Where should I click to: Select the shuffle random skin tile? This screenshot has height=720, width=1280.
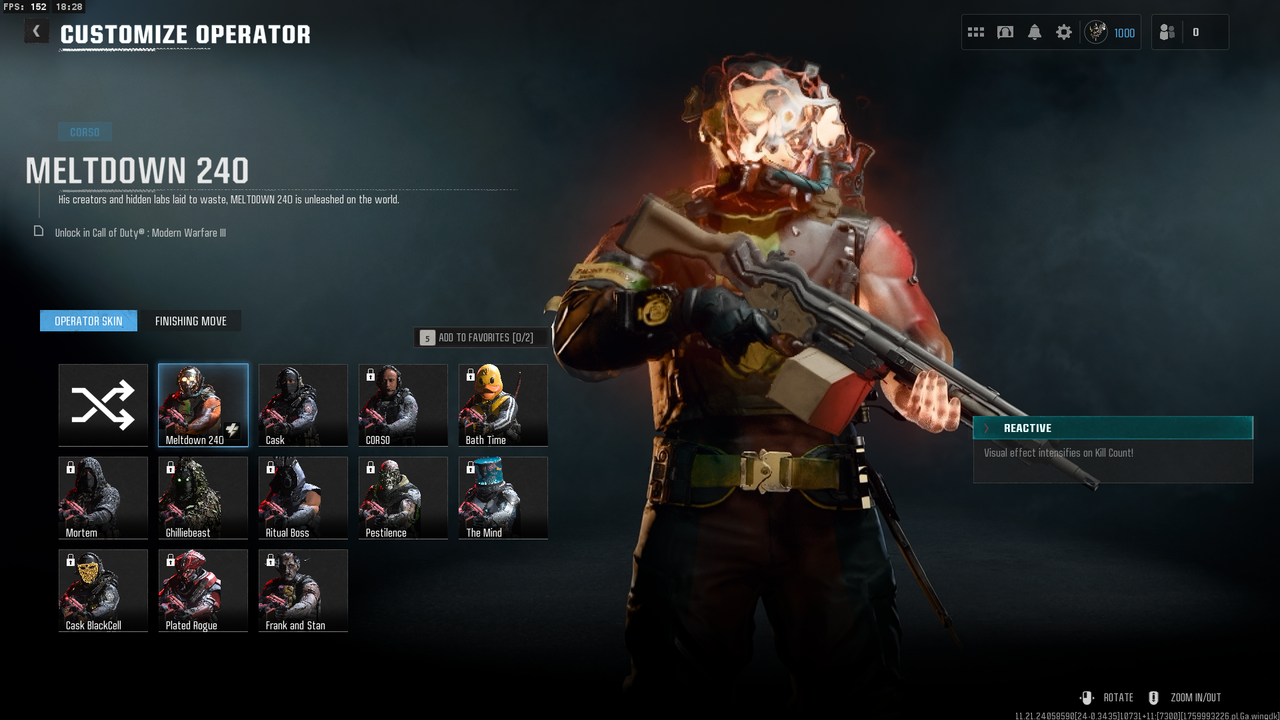pyautogui.click(x=103, y=405)
